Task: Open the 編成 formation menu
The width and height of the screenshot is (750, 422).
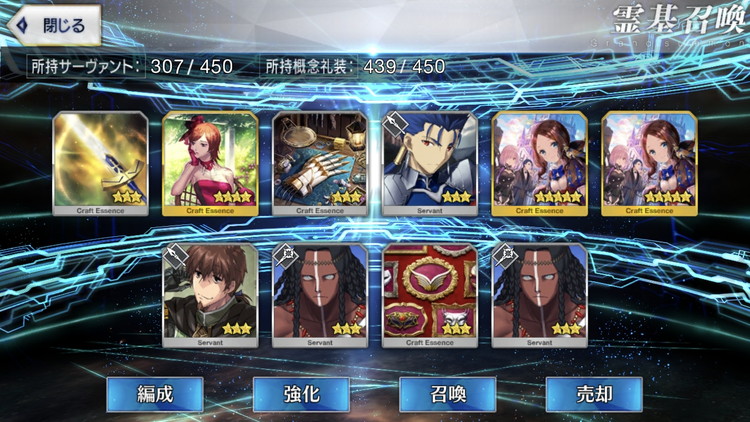Action: pyautogui.click(x=154, y=394)
